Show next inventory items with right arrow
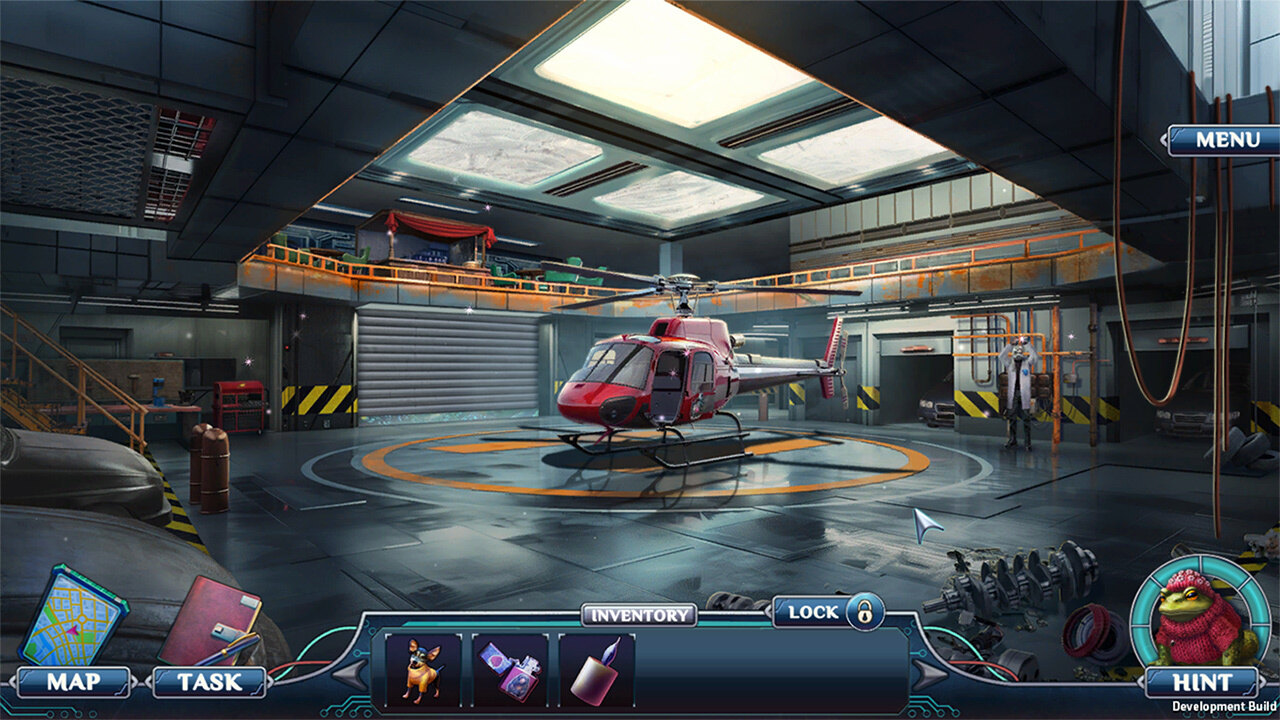The image size is (1280, 720). 929,675
